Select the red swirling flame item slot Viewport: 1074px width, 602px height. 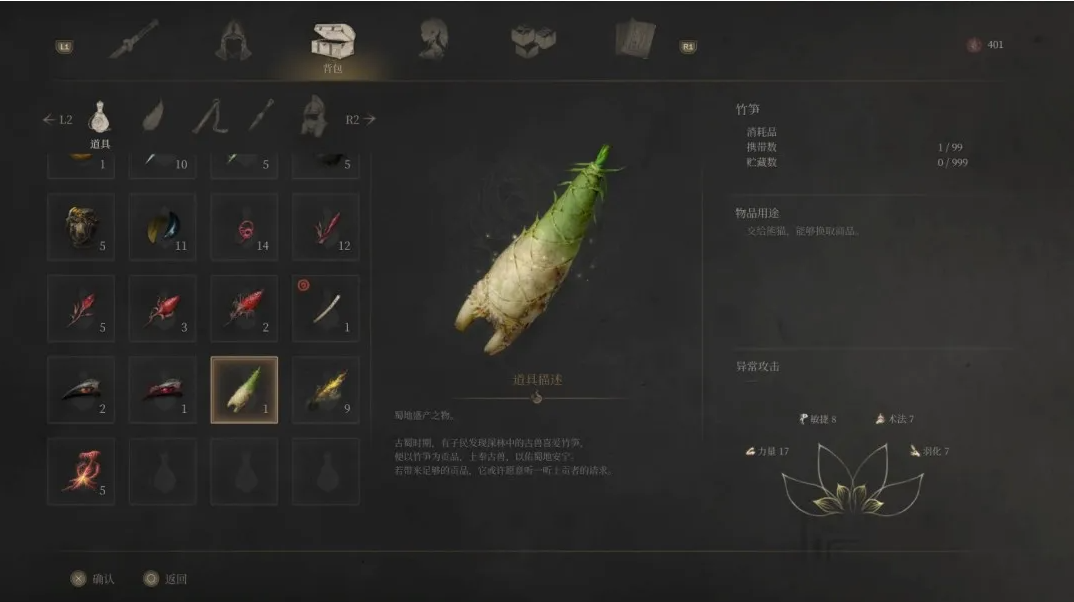click(81, 471)
